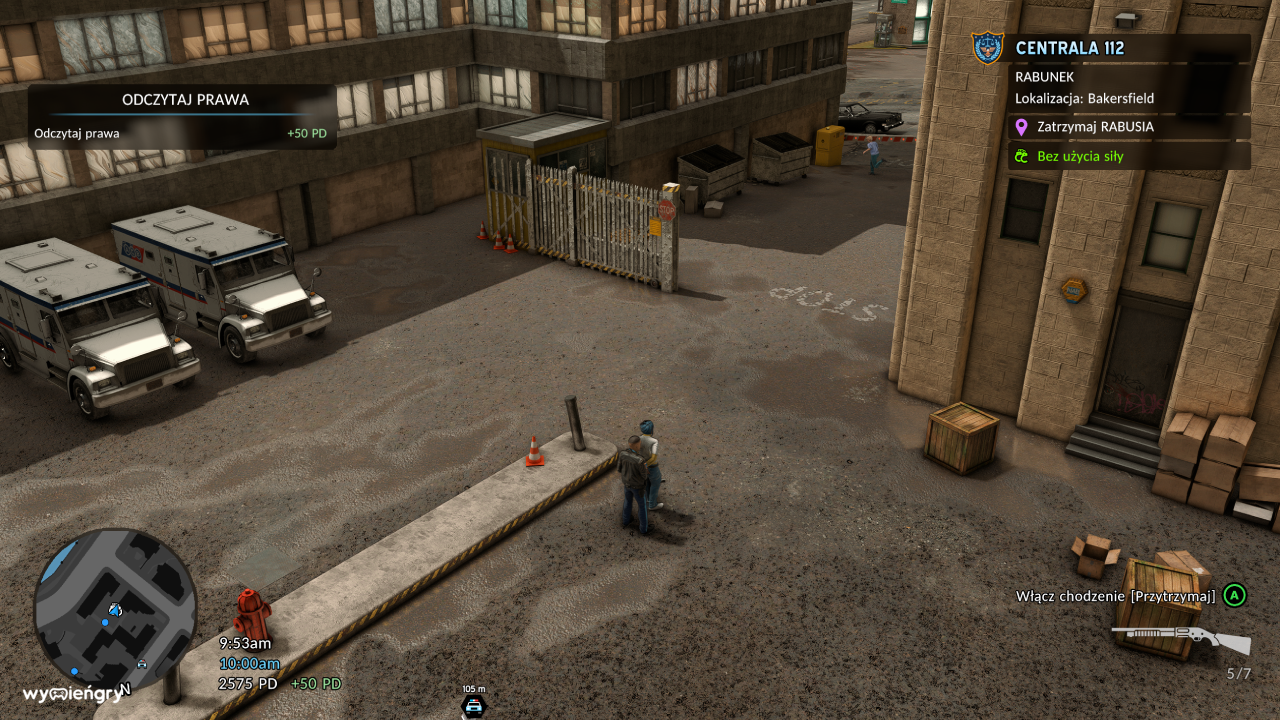Click the Centrala 112 police badge icon

(x=986, y=46)
